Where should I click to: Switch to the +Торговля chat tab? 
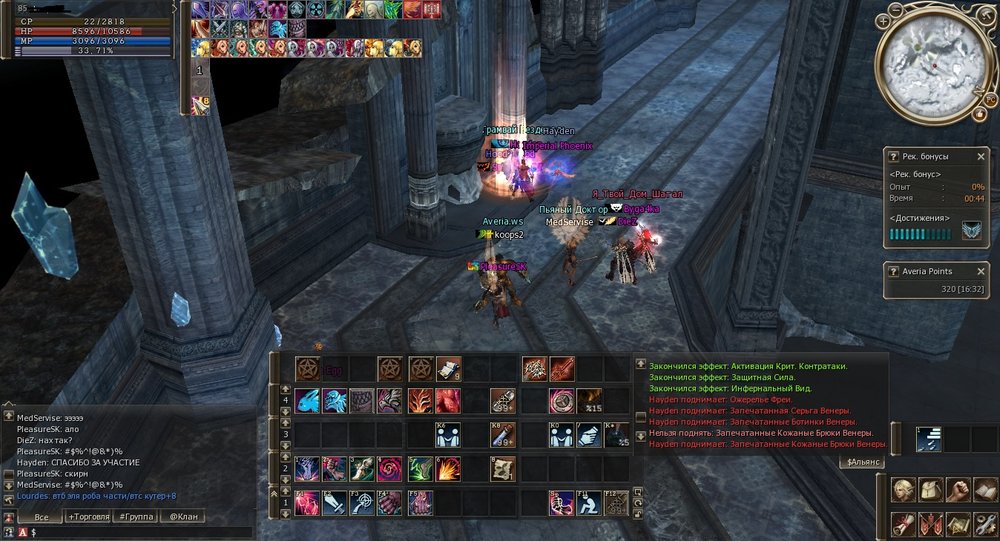click(87, 516)
